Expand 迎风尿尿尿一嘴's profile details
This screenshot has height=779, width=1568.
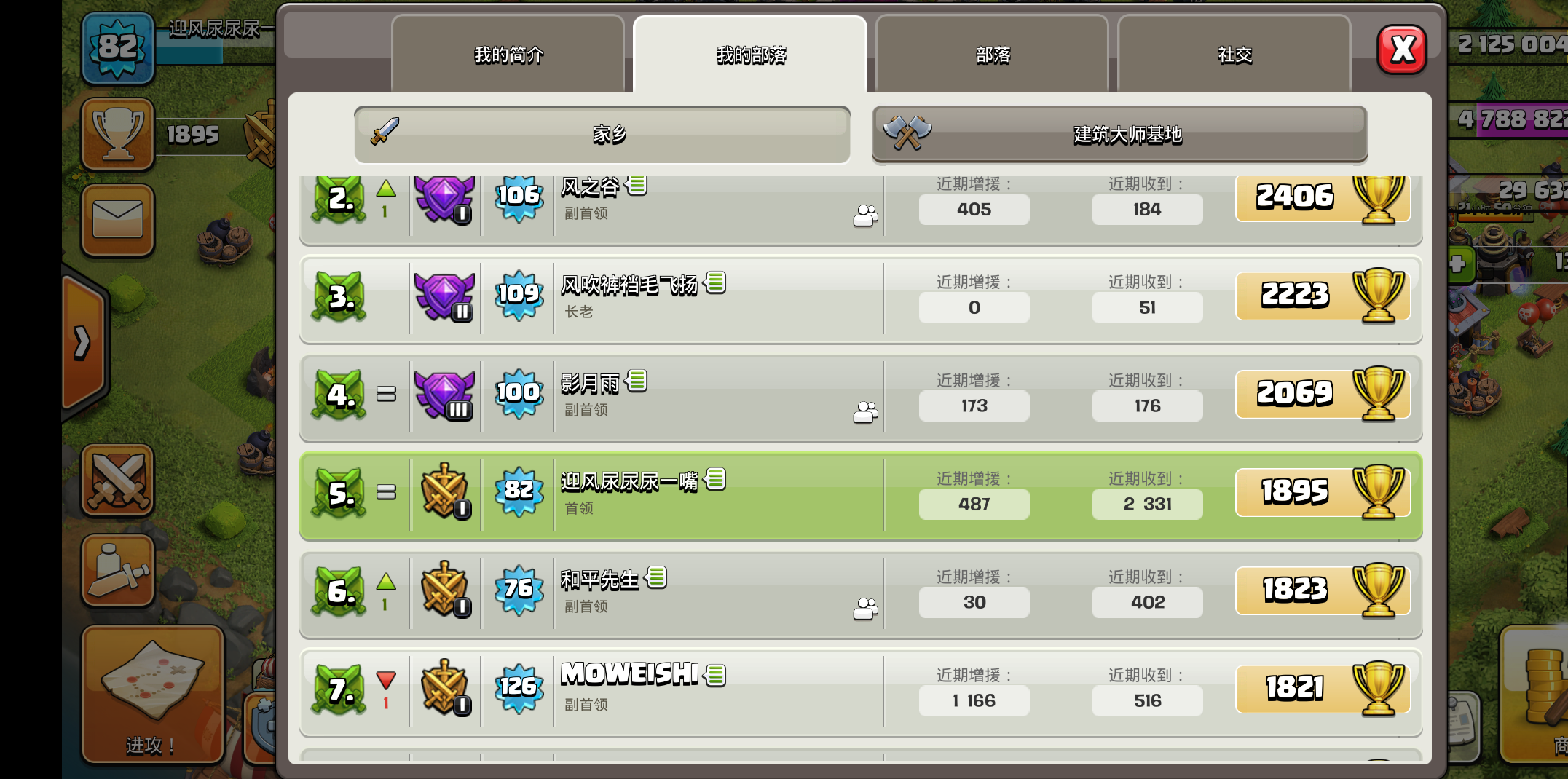click(717, 480)
